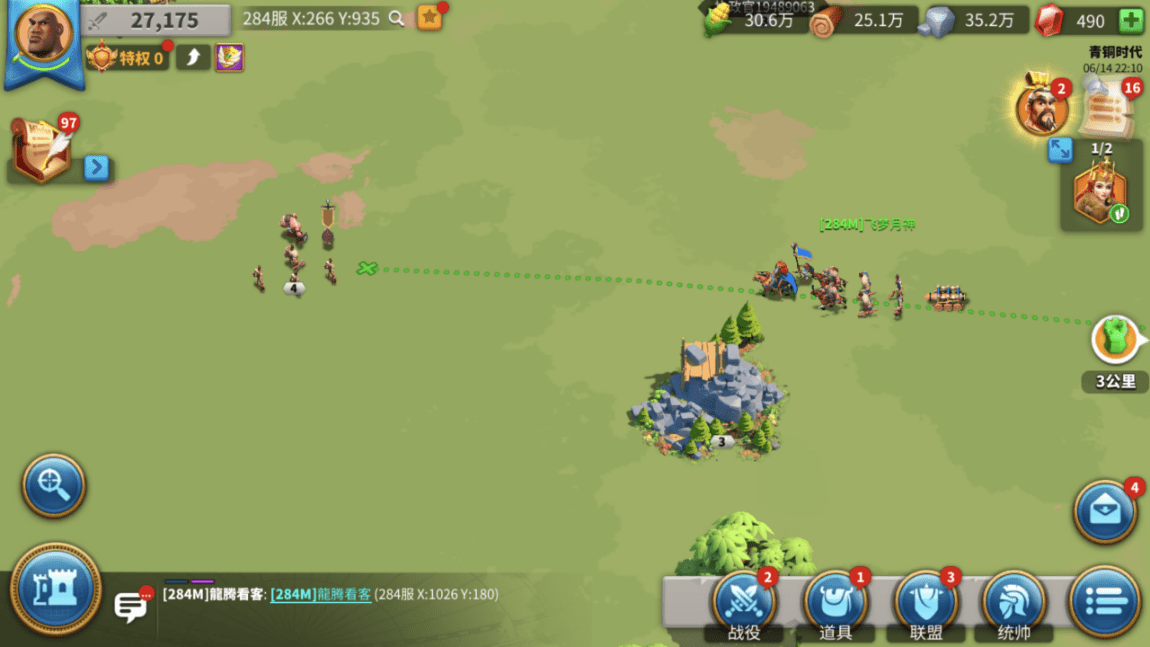
Task: Open the crowned commander event icon
Action: 1041,107
